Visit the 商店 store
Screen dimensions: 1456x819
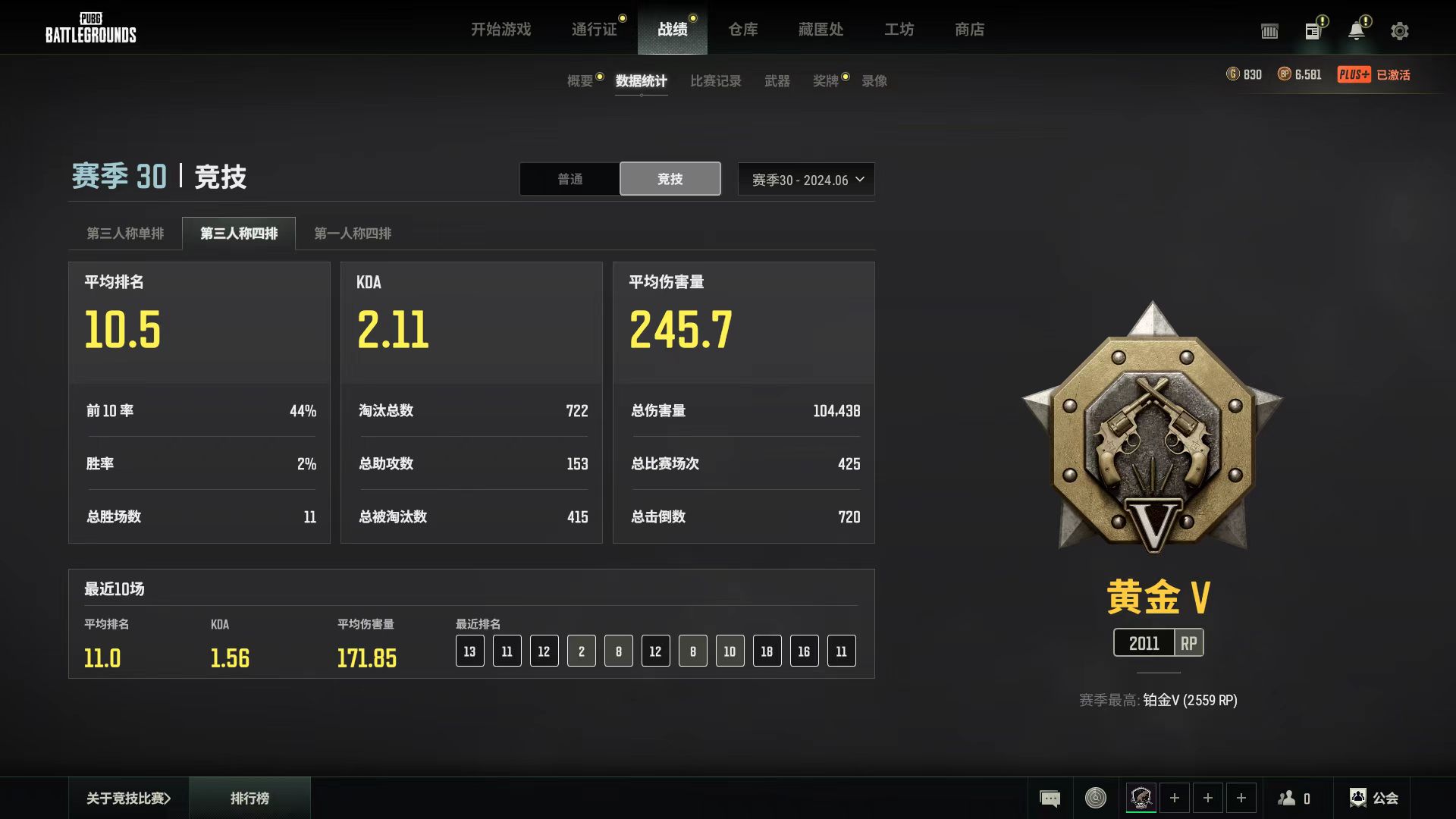(x=969, y=30)
